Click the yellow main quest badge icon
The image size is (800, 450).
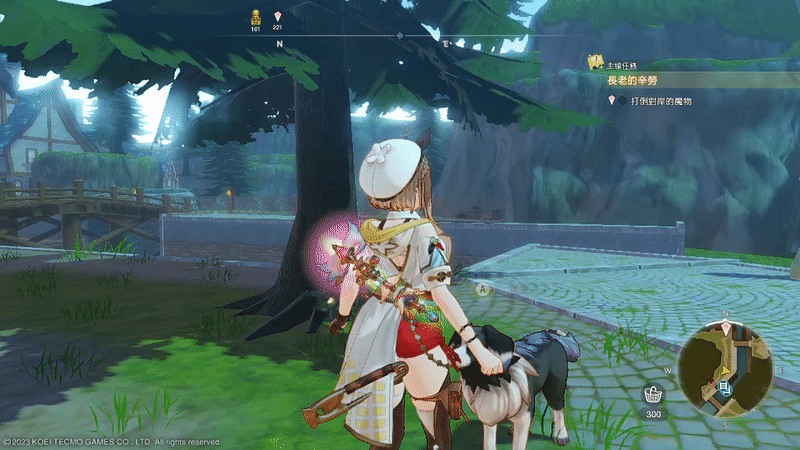[x=597, y=61]
